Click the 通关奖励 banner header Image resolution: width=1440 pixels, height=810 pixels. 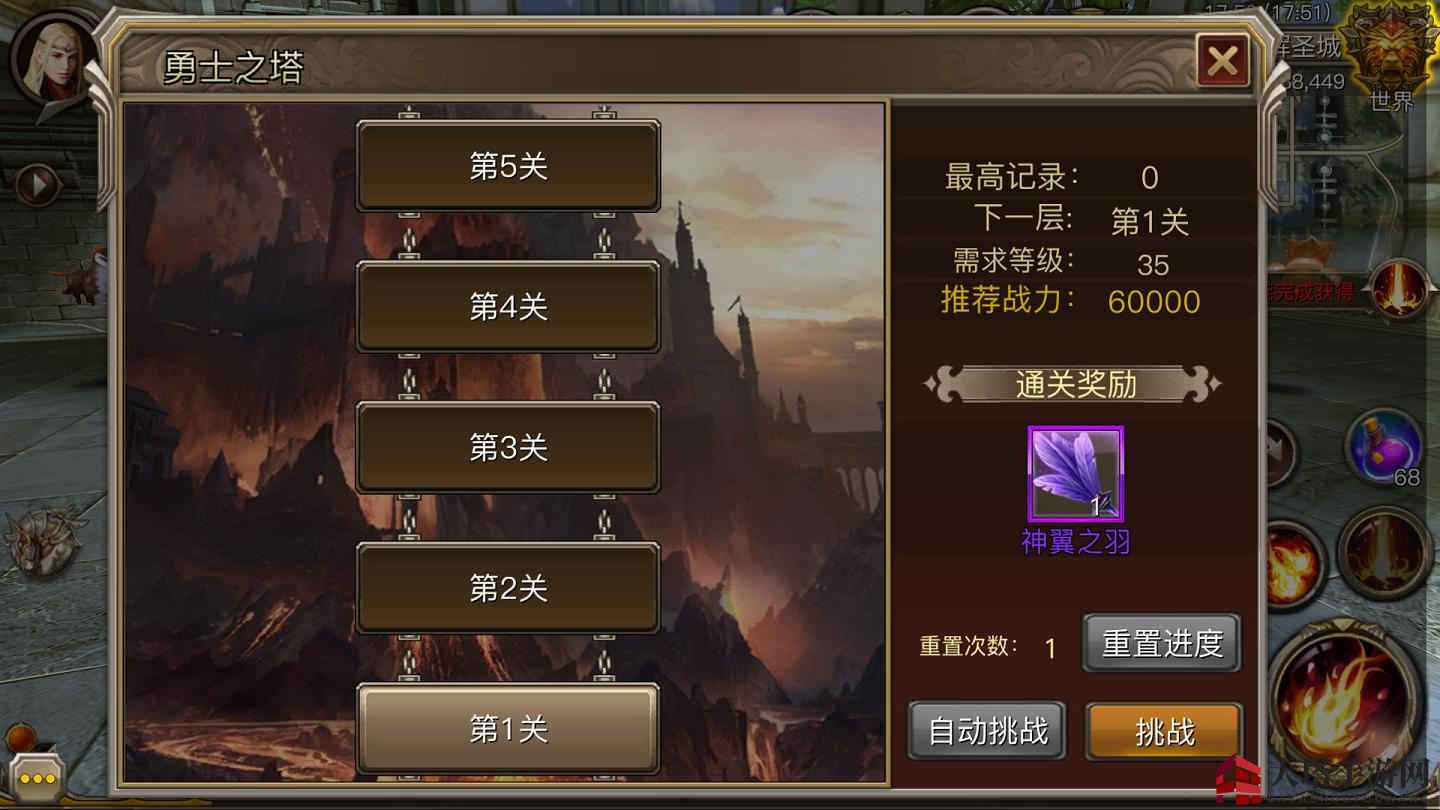[x=1076, y=384]
